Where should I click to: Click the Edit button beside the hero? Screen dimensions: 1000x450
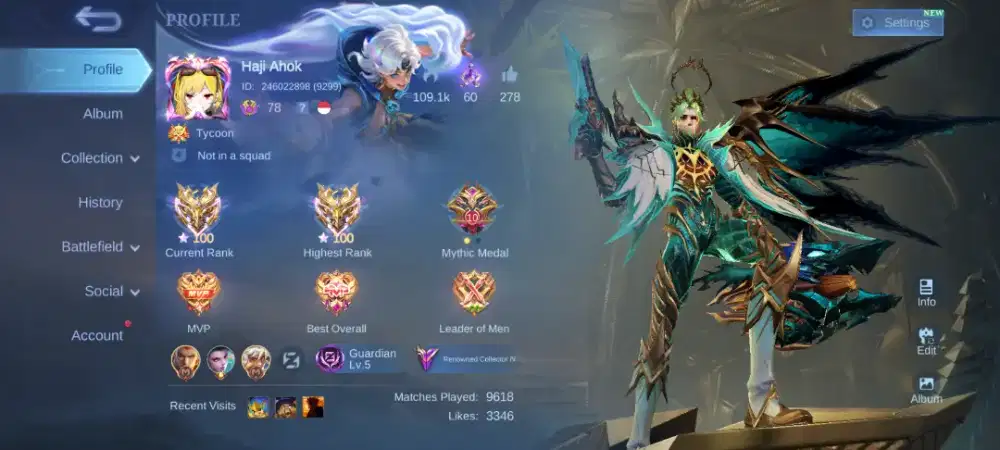tap(926, 341)
